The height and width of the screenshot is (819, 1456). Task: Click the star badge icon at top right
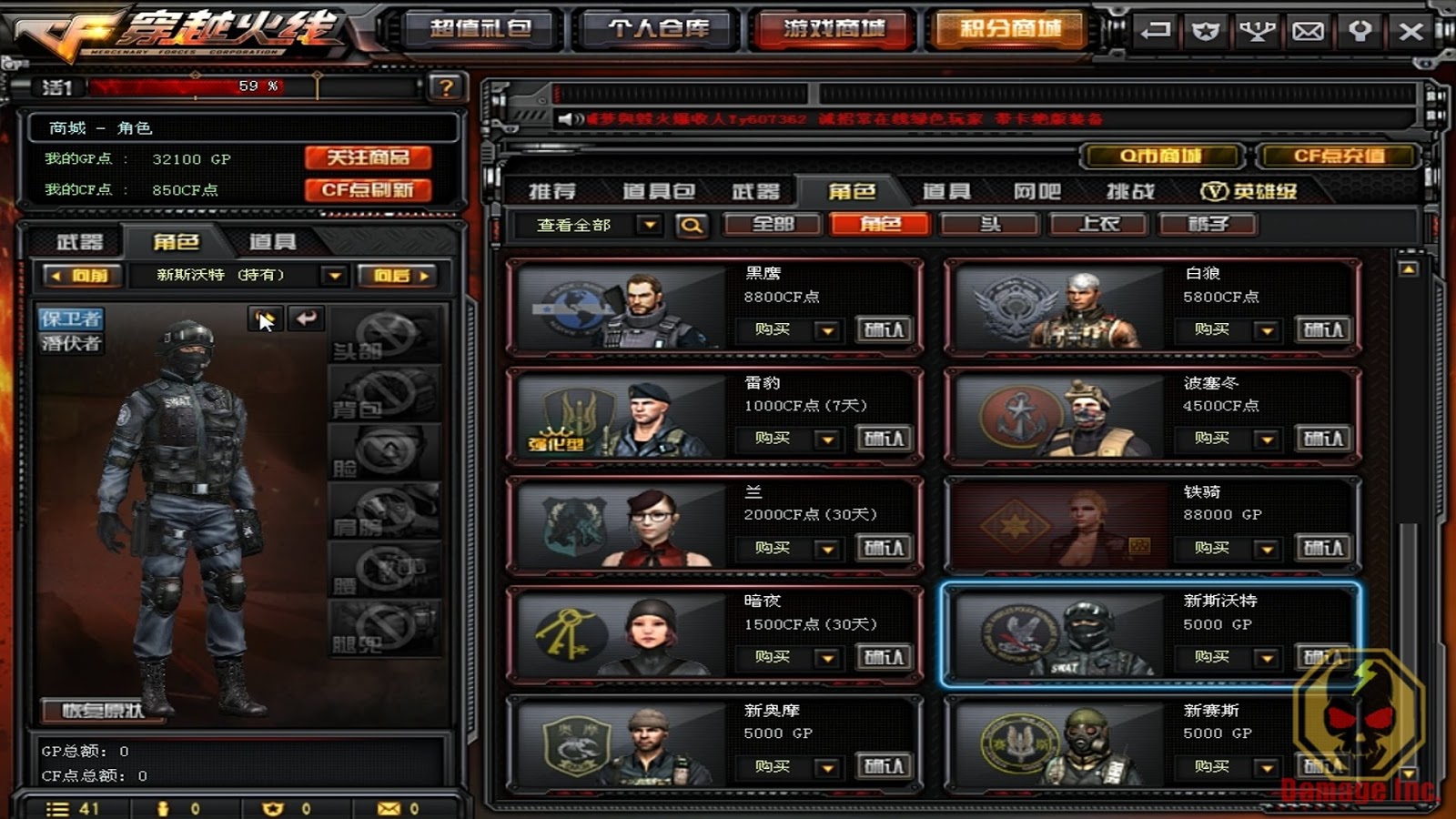pyautogui.click(x=1206, y=30)
